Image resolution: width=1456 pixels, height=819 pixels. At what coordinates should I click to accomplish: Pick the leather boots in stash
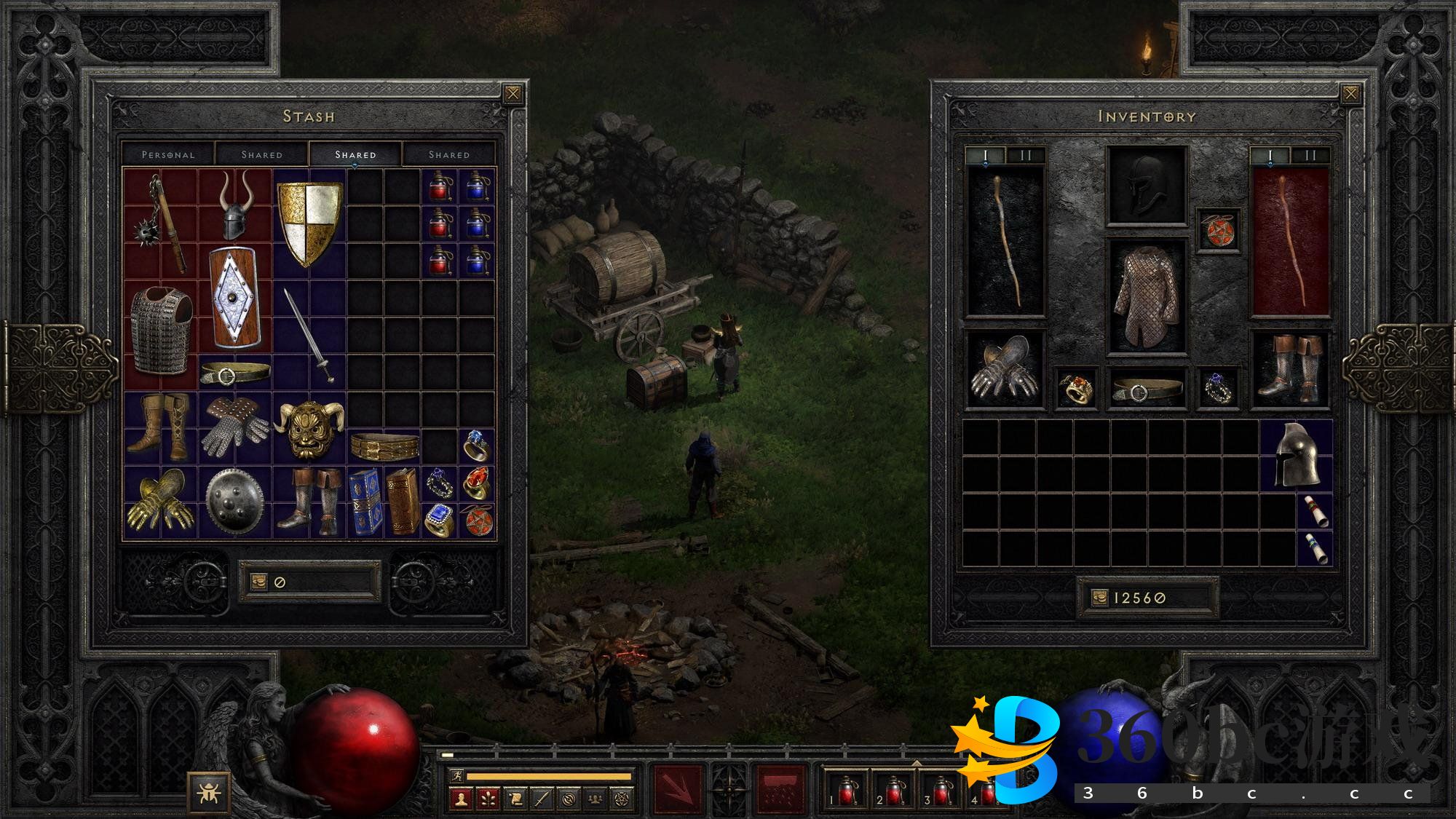tap(160, 427)
